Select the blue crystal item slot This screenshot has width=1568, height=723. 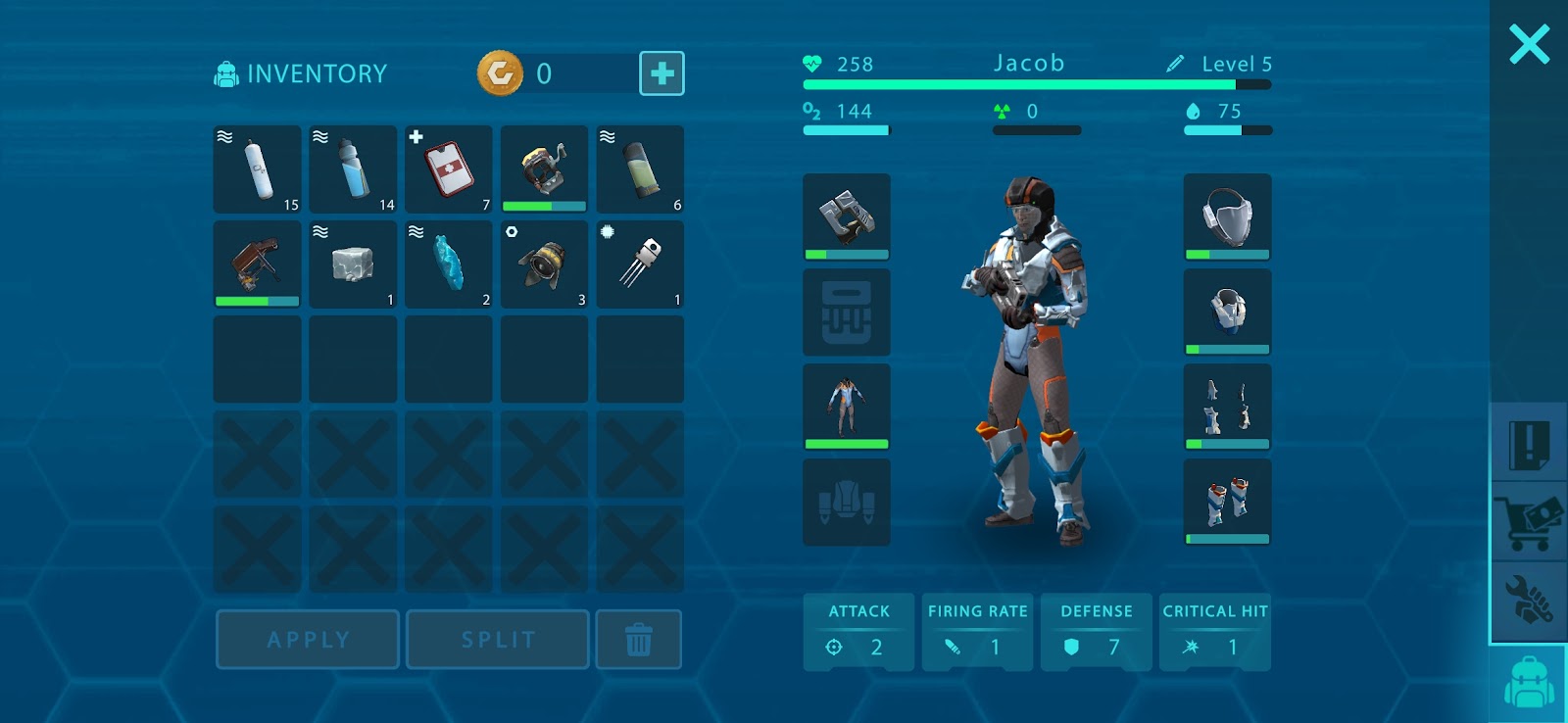point(449,265)
